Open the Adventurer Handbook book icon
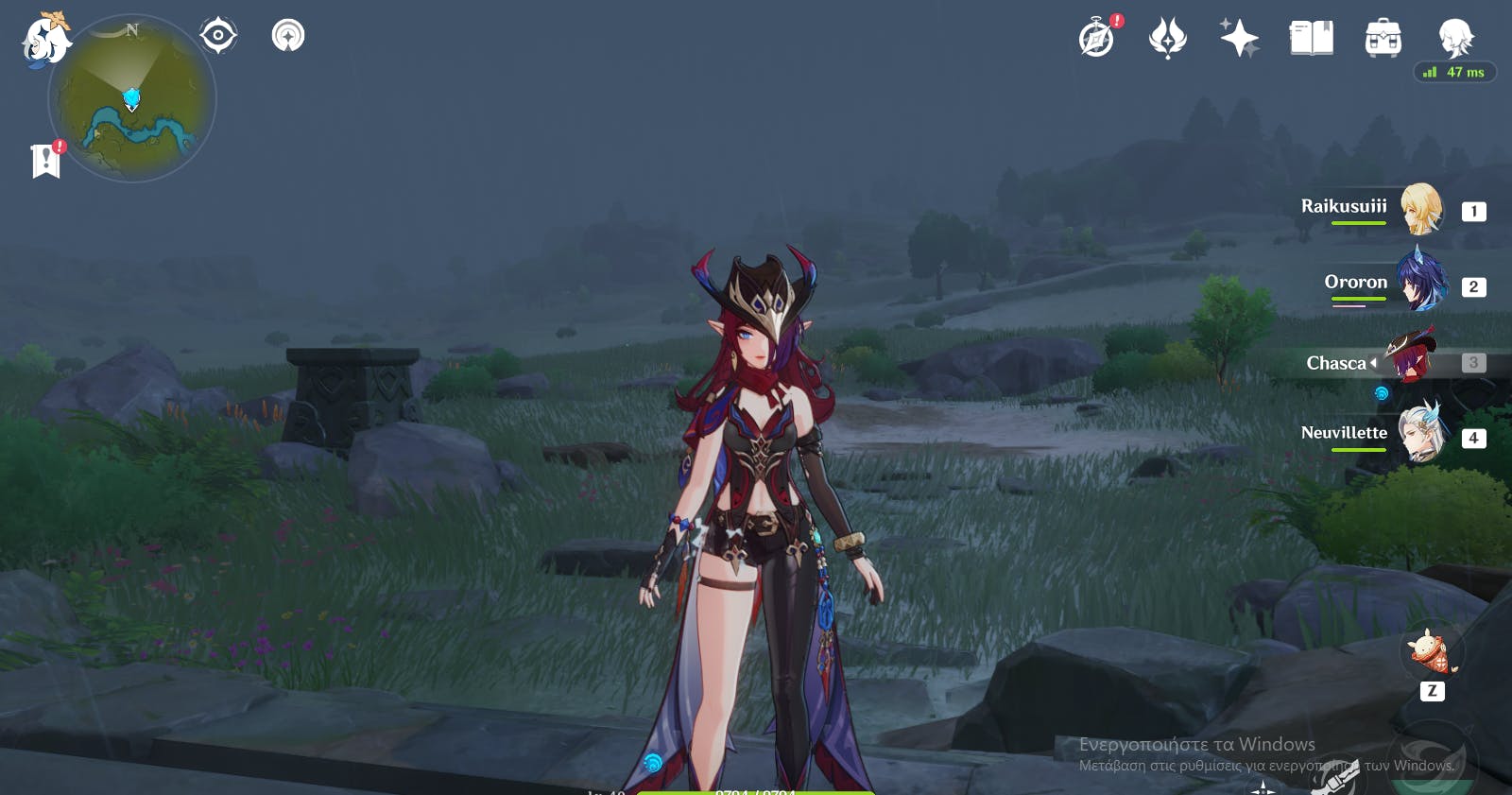This screenshot has width=1512, height=795. 1311,39
